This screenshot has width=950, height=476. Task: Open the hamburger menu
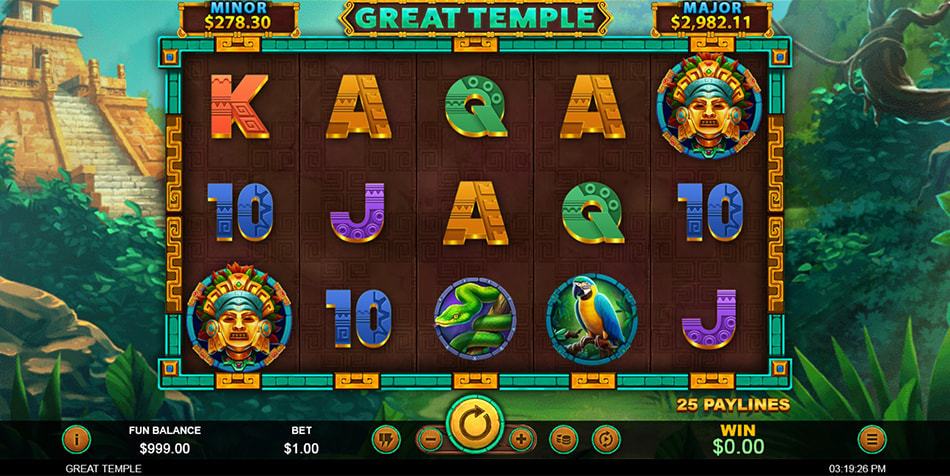pyautogui.click(x=872, y=439)
